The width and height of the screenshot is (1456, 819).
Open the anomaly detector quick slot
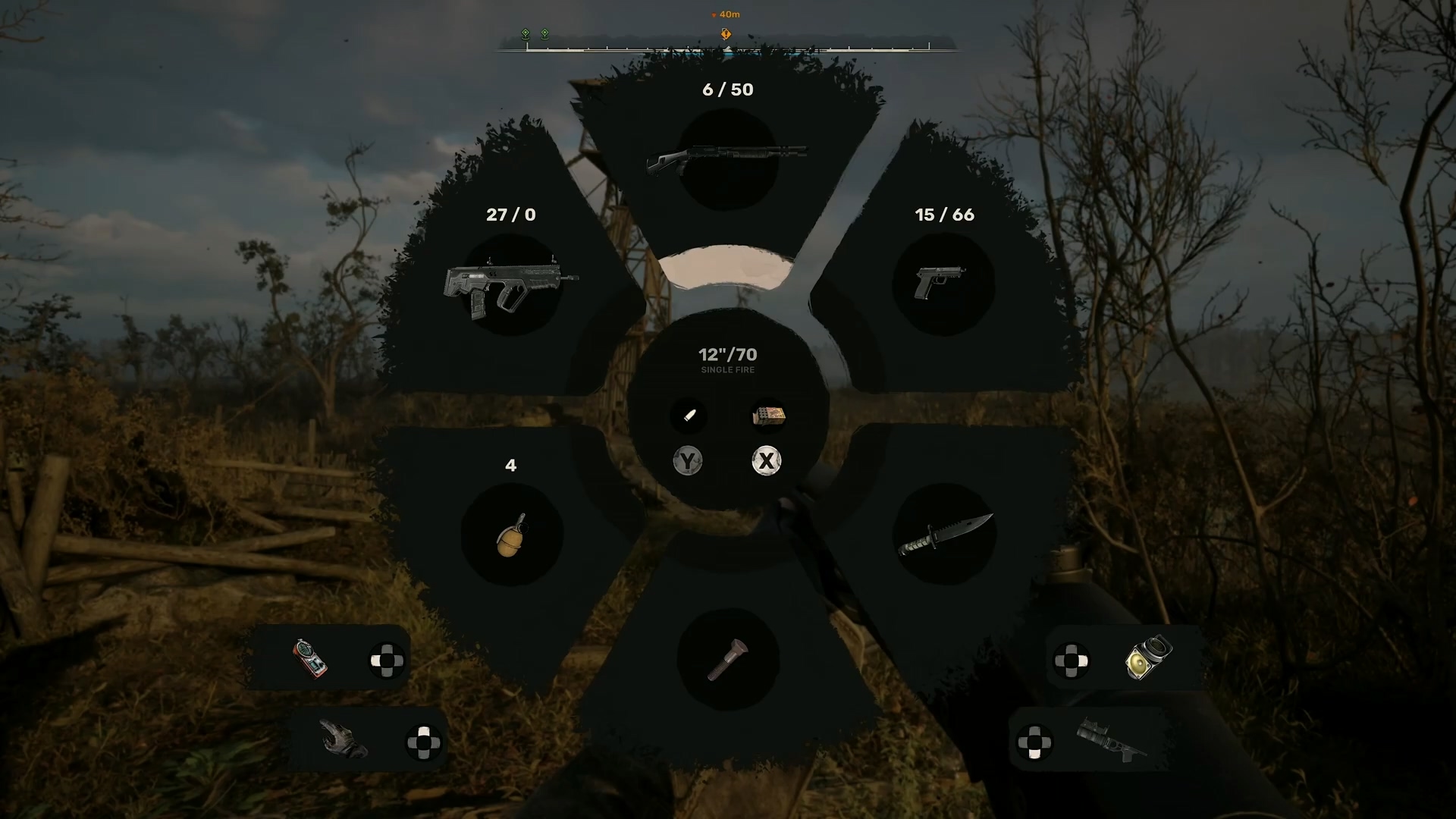click(x=310, y=658)
